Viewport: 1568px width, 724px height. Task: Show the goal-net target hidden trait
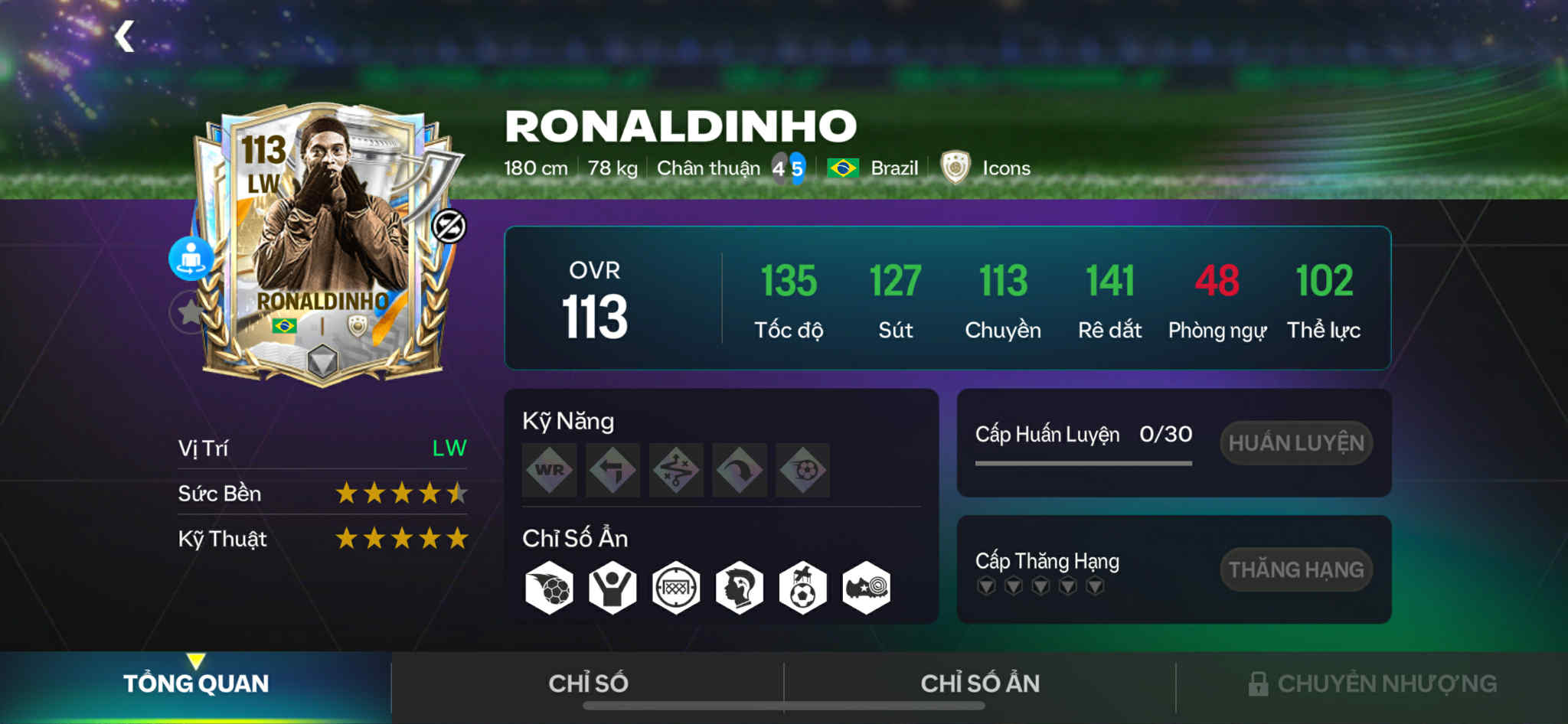click(x=676, y=589)
